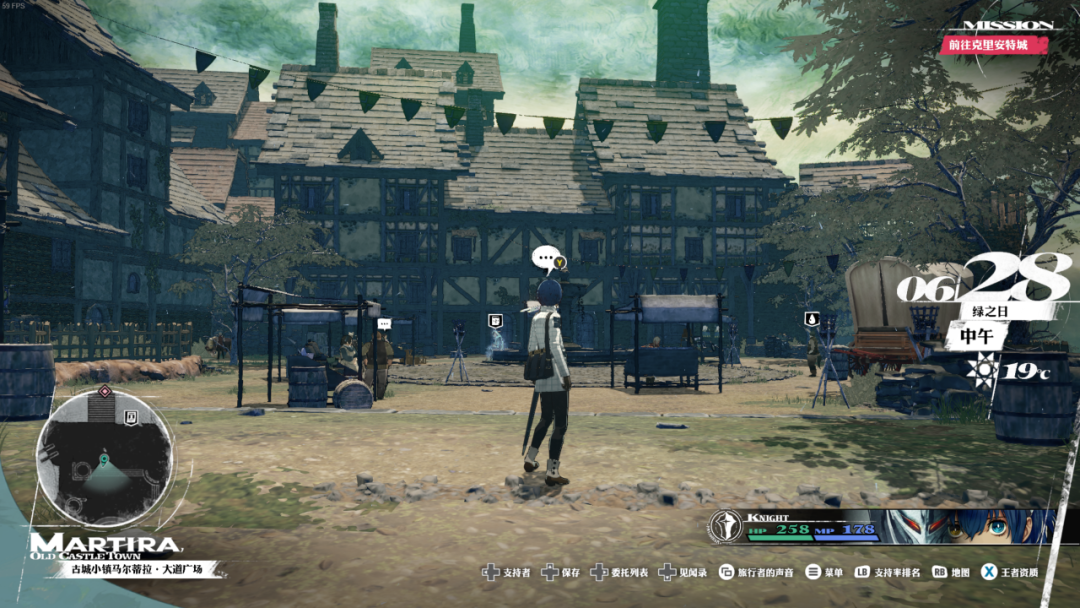
Task: Open the 地图 map shortcut
Action: [951, 573]
